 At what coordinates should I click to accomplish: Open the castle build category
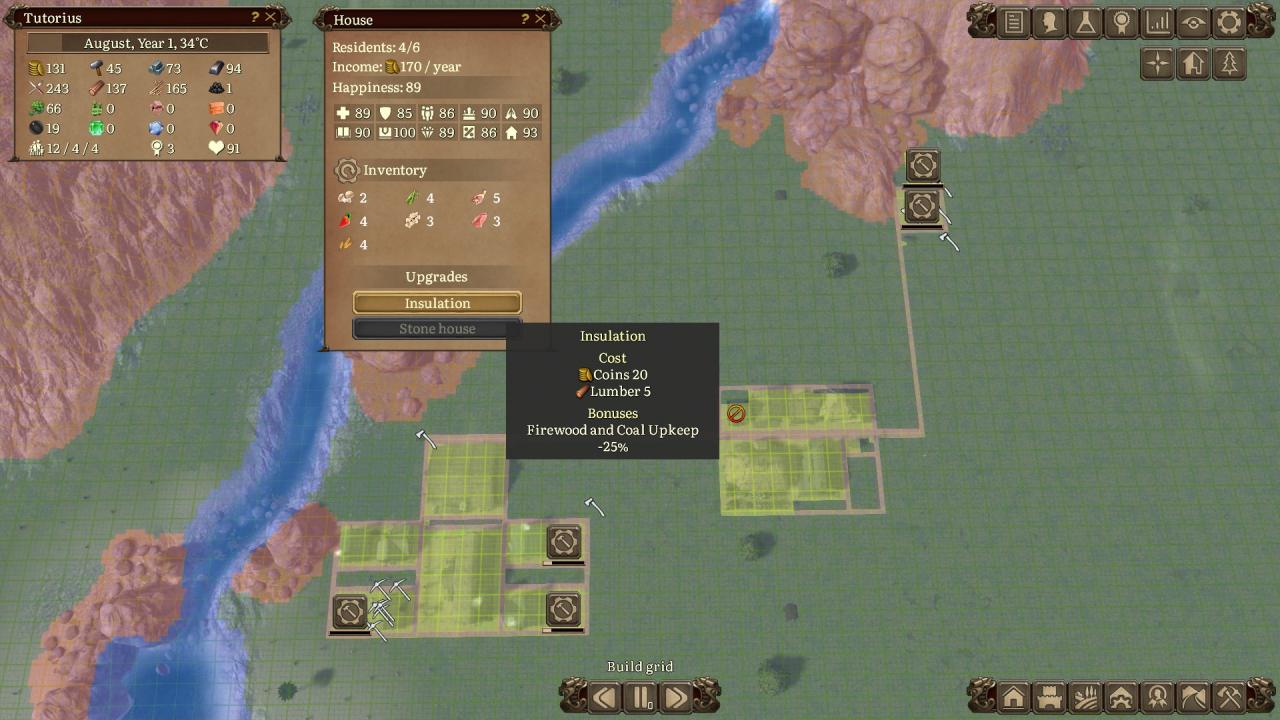1050,696
